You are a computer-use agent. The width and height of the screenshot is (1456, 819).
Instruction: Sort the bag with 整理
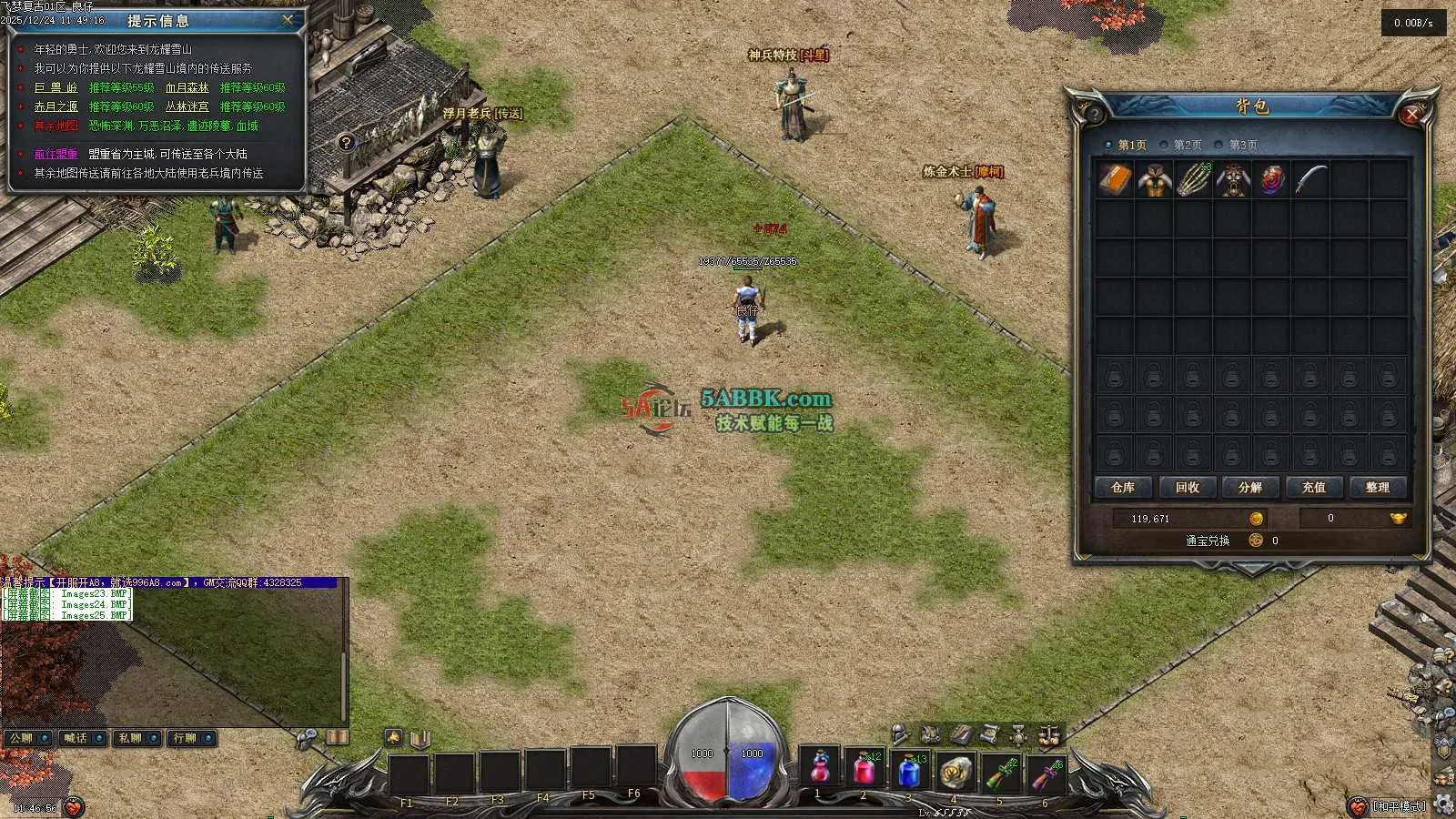click(x=1377, y=488)
